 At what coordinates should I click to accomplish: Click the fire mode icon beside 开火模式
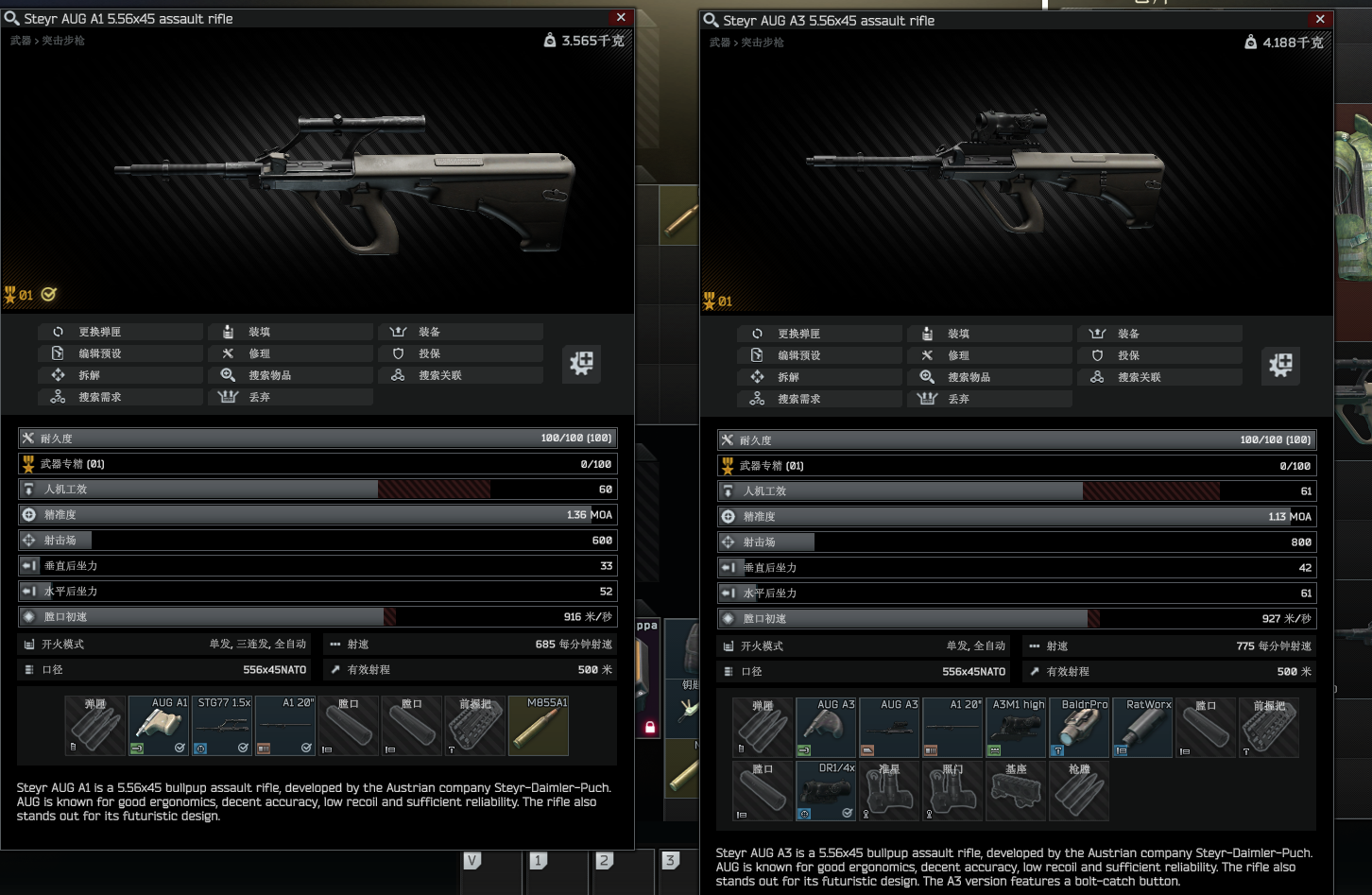[x=28, y=644]
